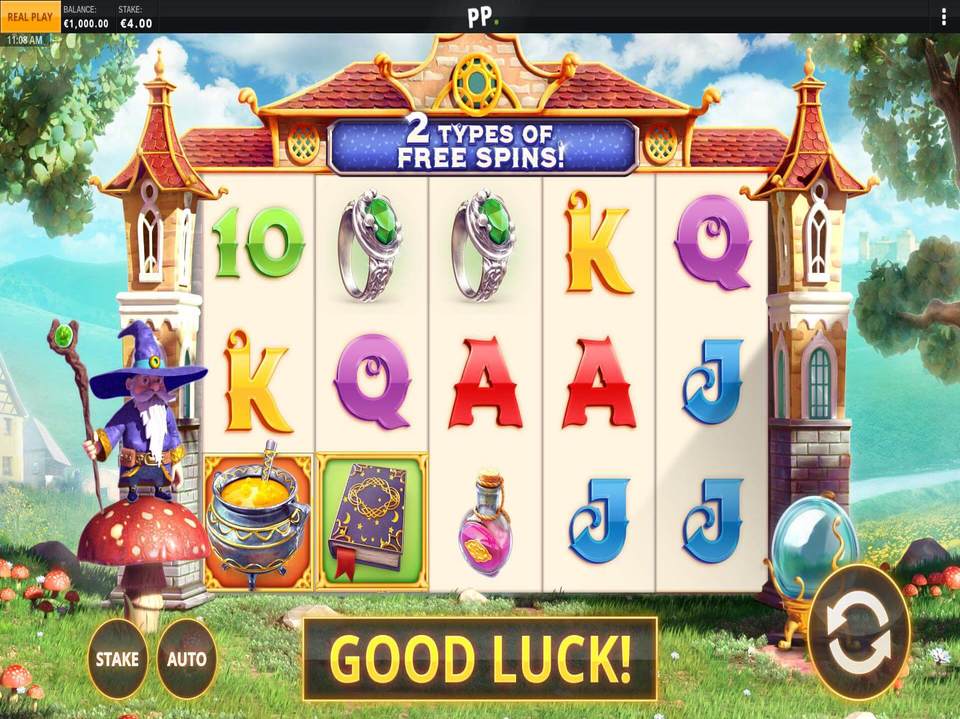The width and height of the screenshot is (960, 719).
Task: Click the REAL PLAY badge
Action: click(x=29, y=17)
